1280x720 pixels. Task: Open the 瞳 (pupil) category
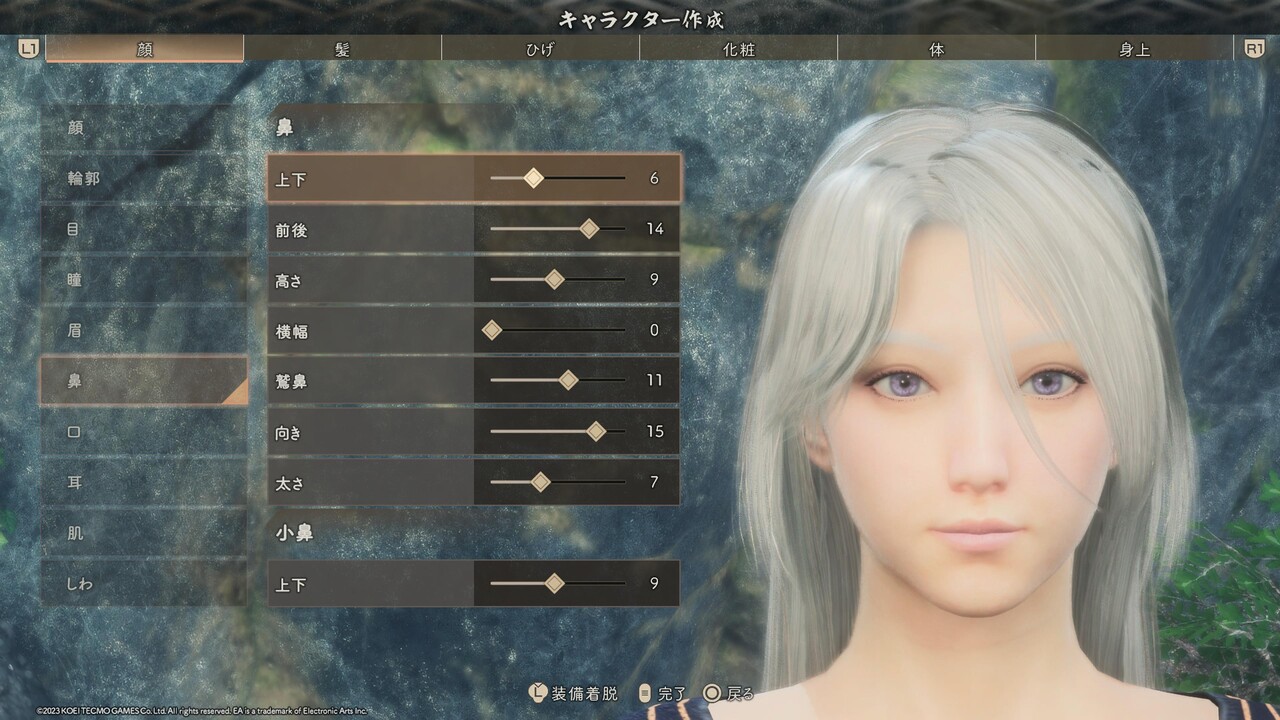(x=143, y=280)
